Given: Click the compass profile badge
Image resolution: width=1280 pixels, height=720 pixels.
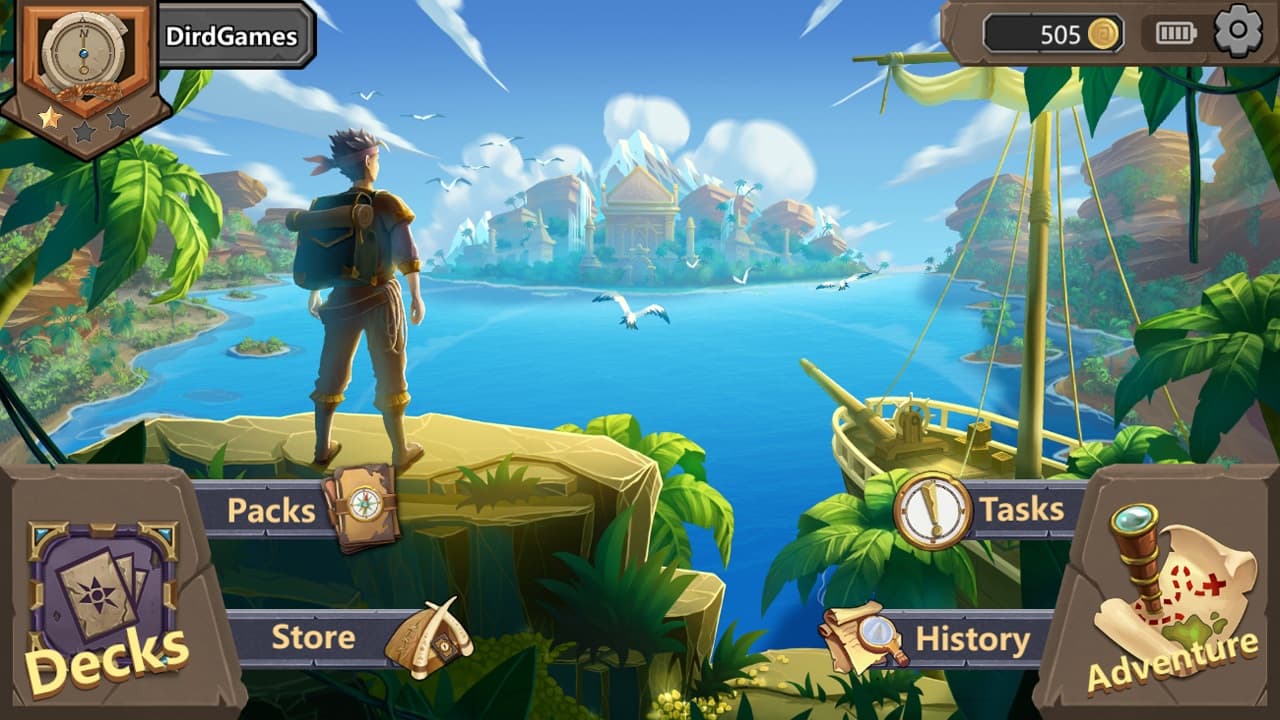Looking at the screenshot, I should (84, 58).
